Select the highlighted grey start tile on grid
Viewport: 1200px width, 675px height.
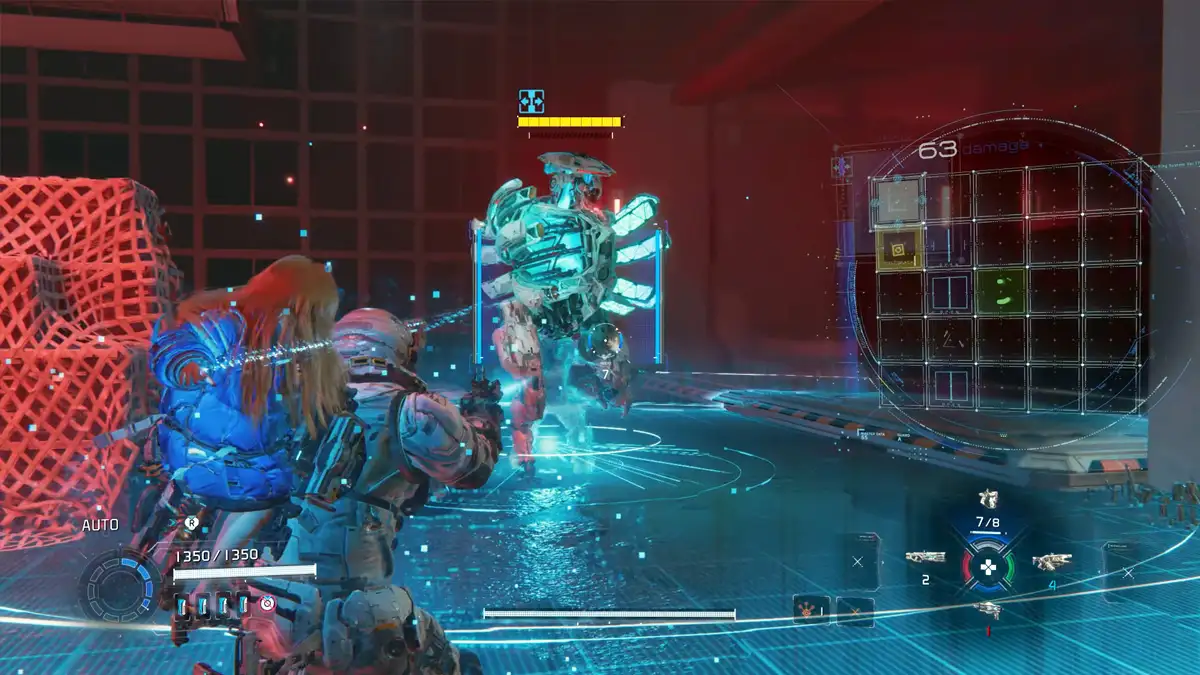click(899, 199)
